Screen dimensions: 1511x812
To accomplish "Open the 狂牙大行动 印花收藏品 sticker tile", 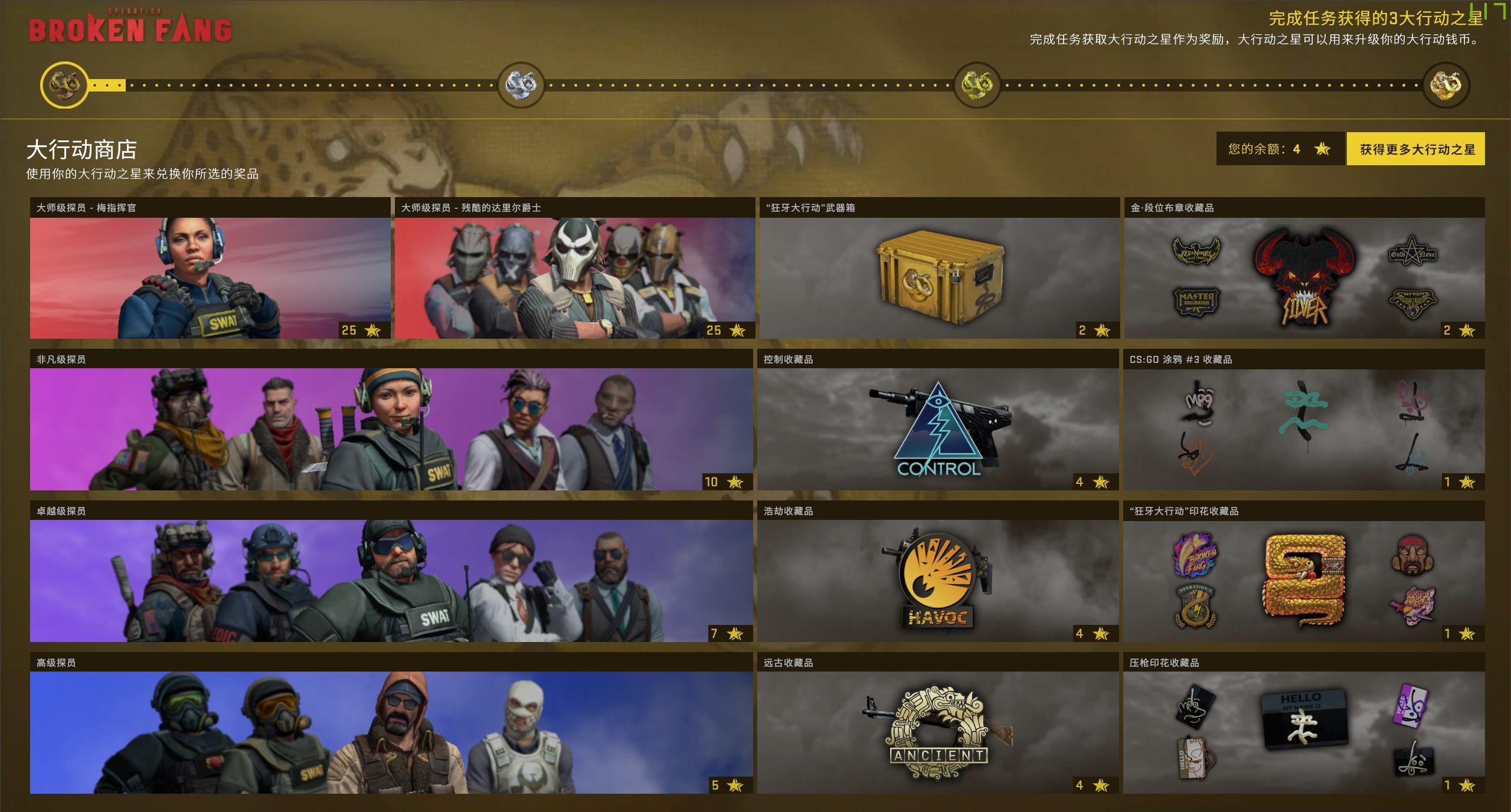I will [1303, 581].
